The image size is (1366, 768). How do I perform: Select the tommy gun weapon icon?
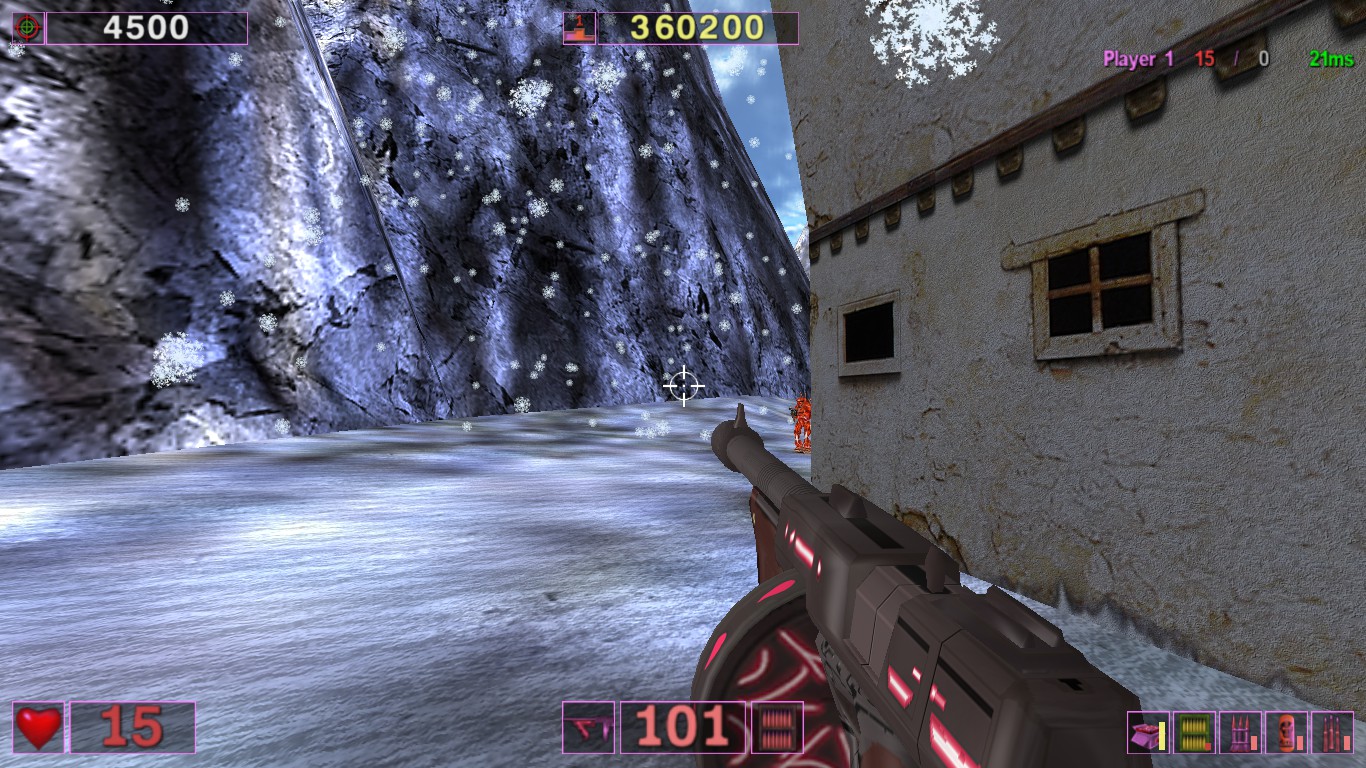(588, 727)
